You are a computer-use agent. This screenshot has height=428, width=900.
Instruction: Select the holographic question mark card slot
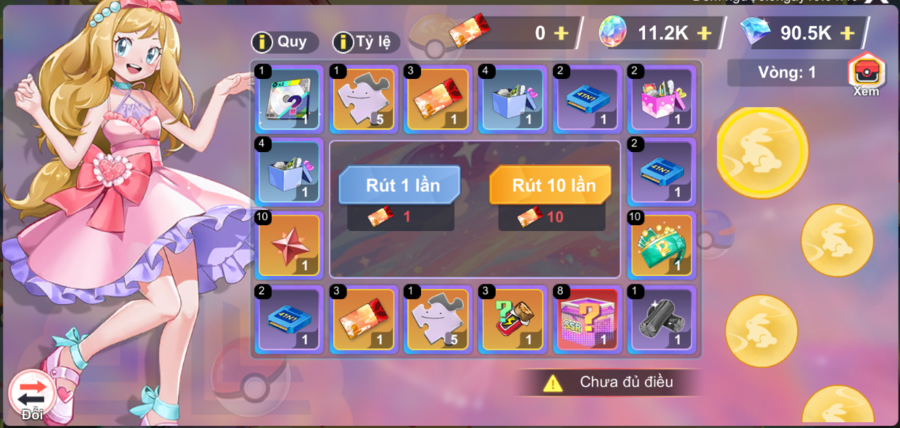288,98
